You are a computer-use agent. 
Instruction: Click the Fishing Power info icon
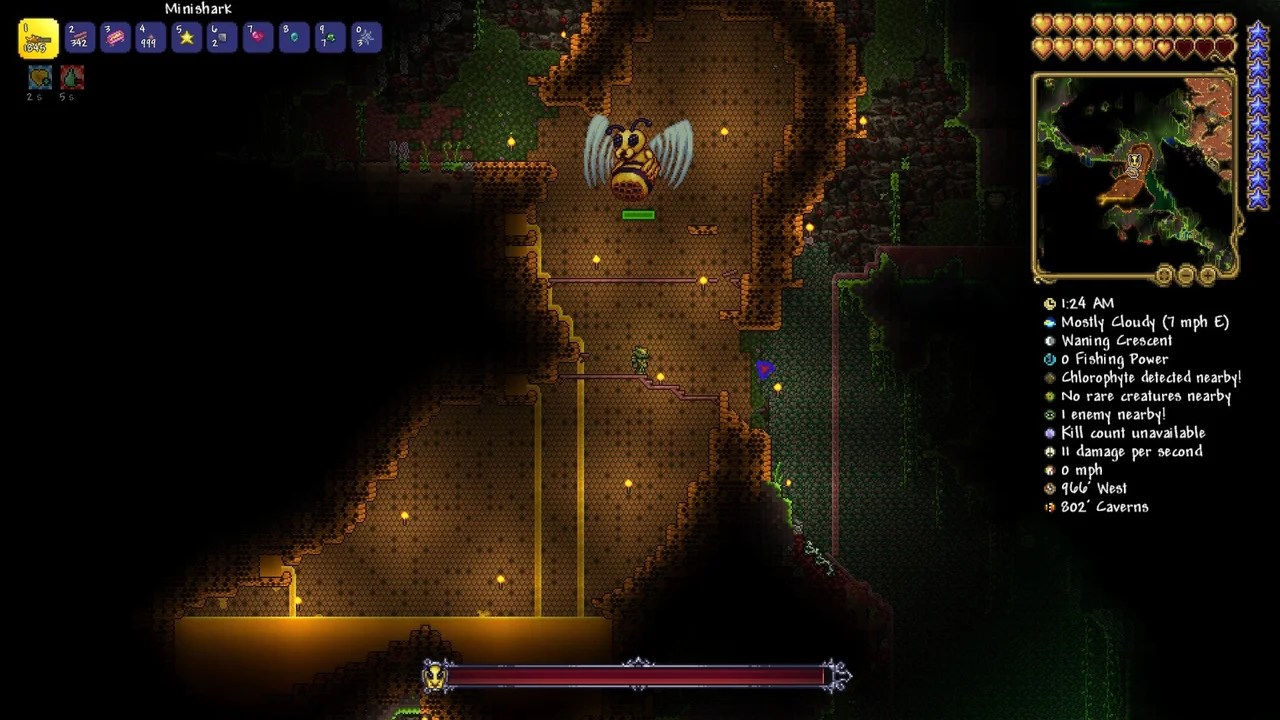(1048, 359)
